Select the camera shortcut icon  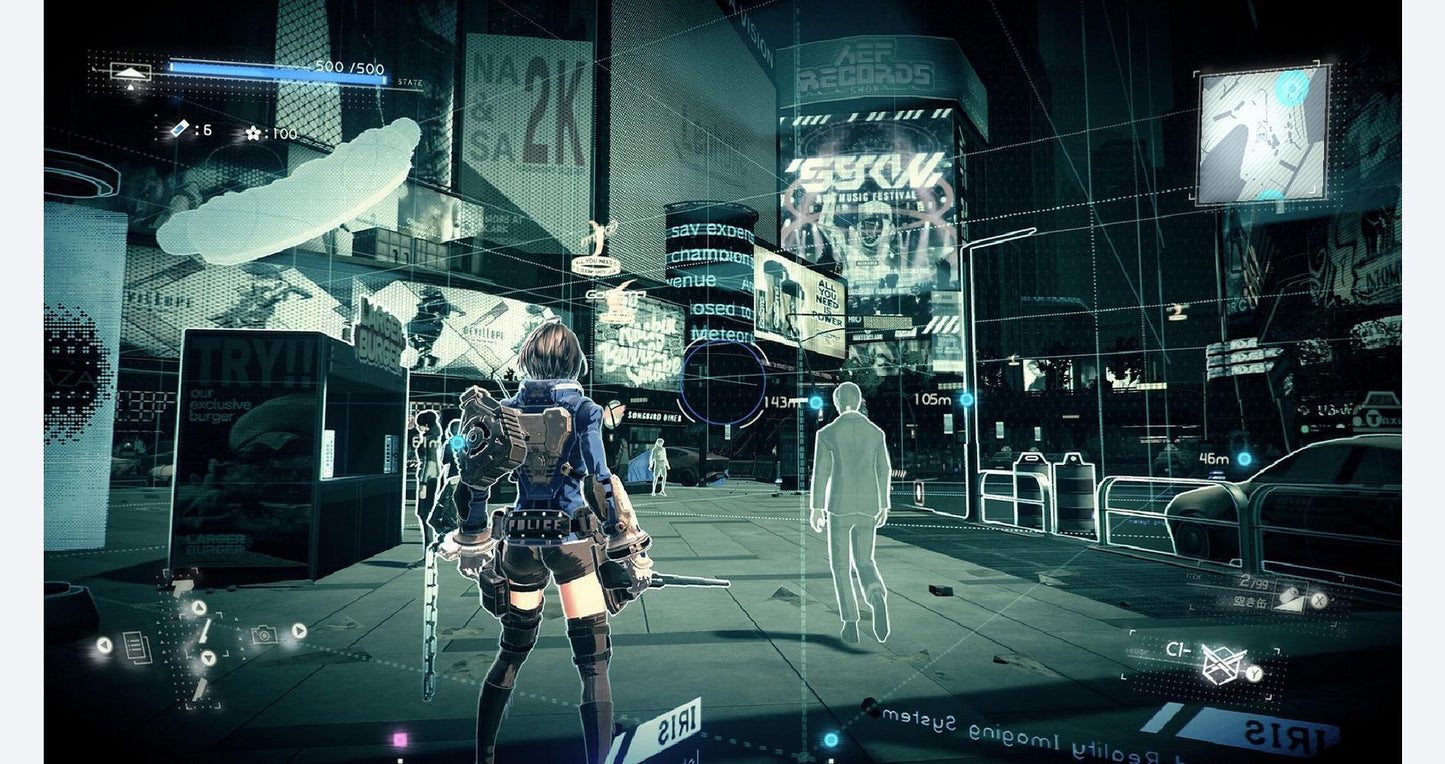264,634
